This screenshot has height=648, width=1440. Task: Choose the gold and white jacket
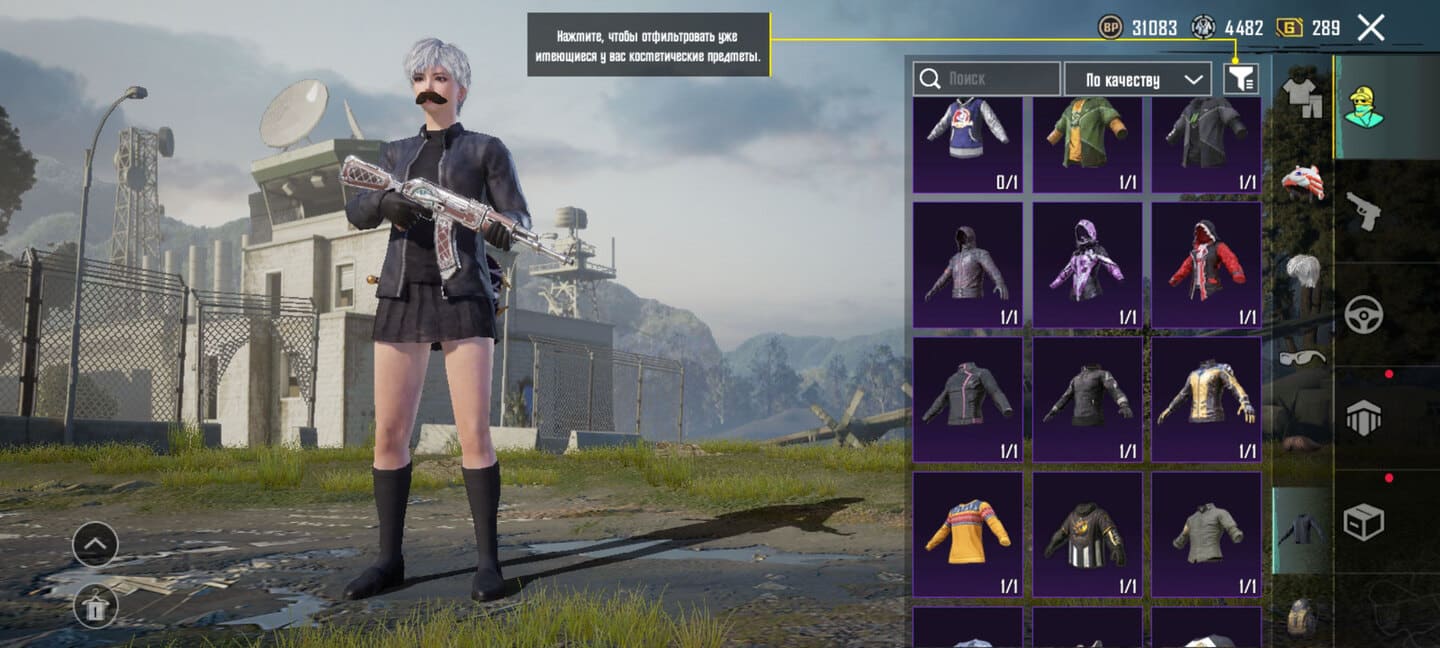click(1206, 399)
